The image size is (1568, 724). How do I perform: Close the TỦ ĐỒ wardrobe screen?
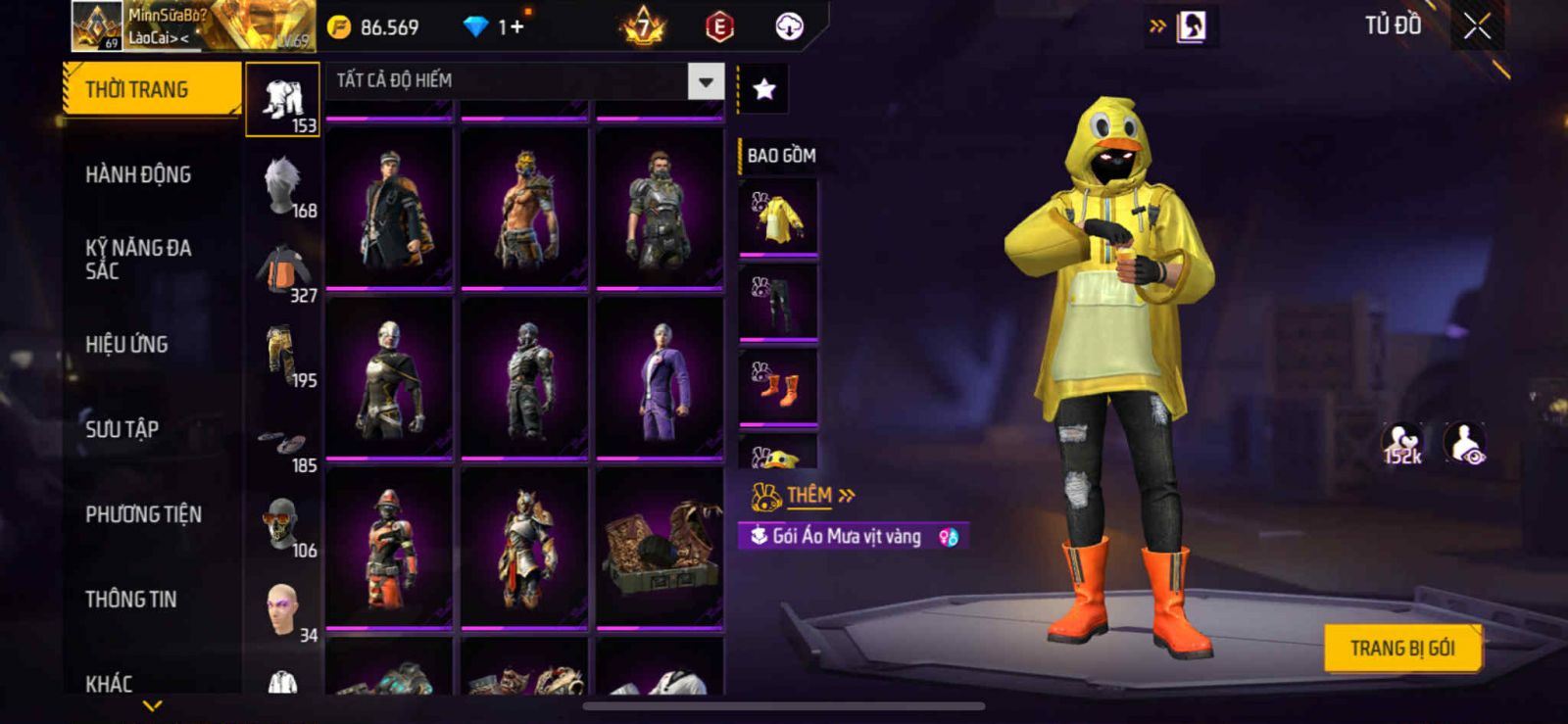point(1478,26)
